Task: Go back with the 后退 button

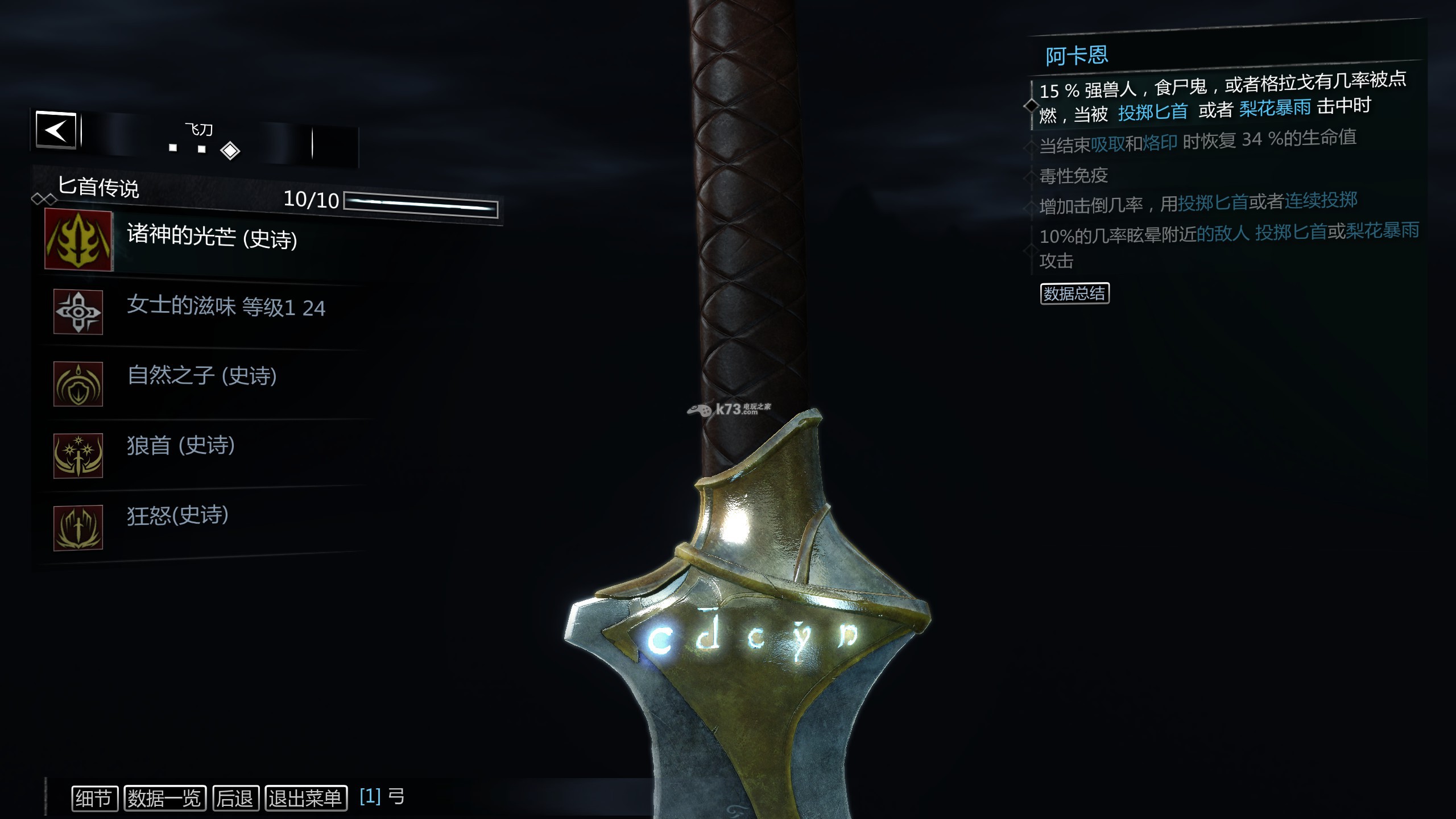Action: tap(235, 799)
